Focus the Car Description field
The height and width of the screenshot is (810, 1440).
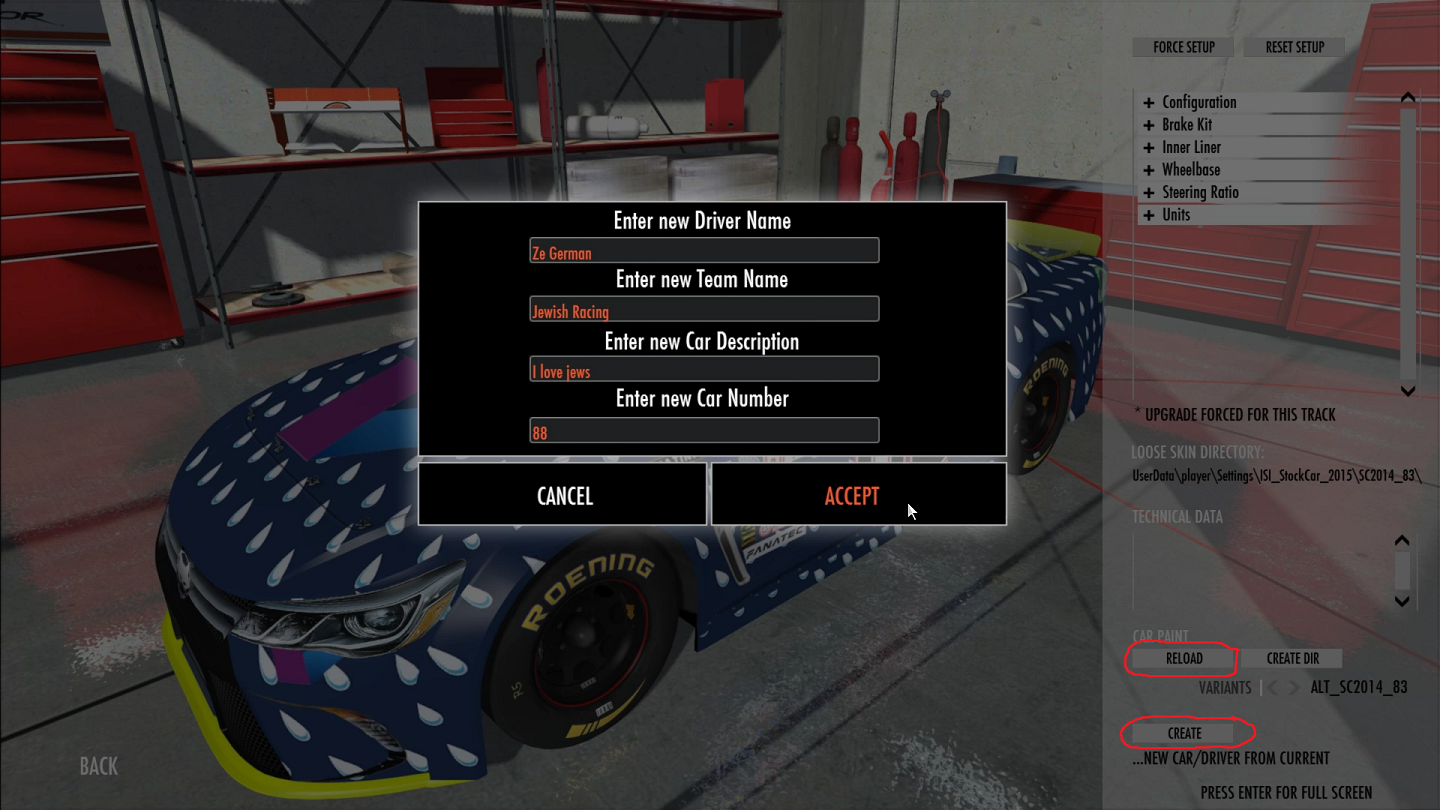704,369
